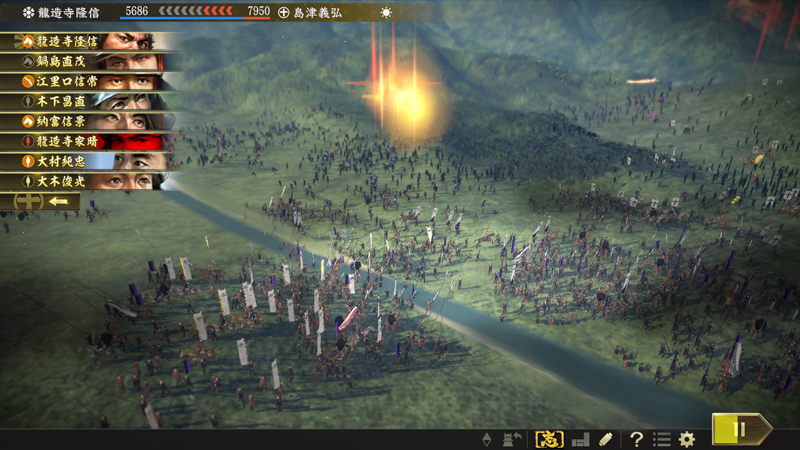Click the pencil icon in bottom toolbar
This screenshot has height=450, width=800.
coord(605,439)
